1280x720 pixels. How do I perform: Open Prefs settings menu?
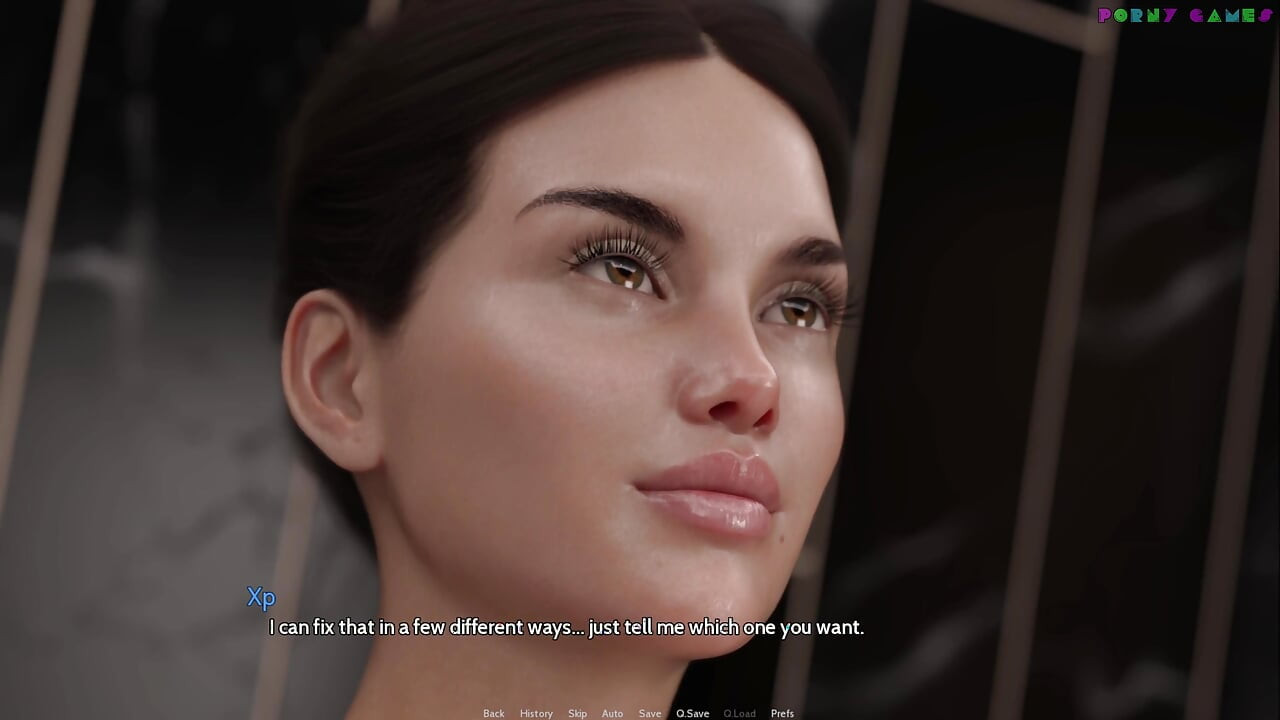point(782,713)
